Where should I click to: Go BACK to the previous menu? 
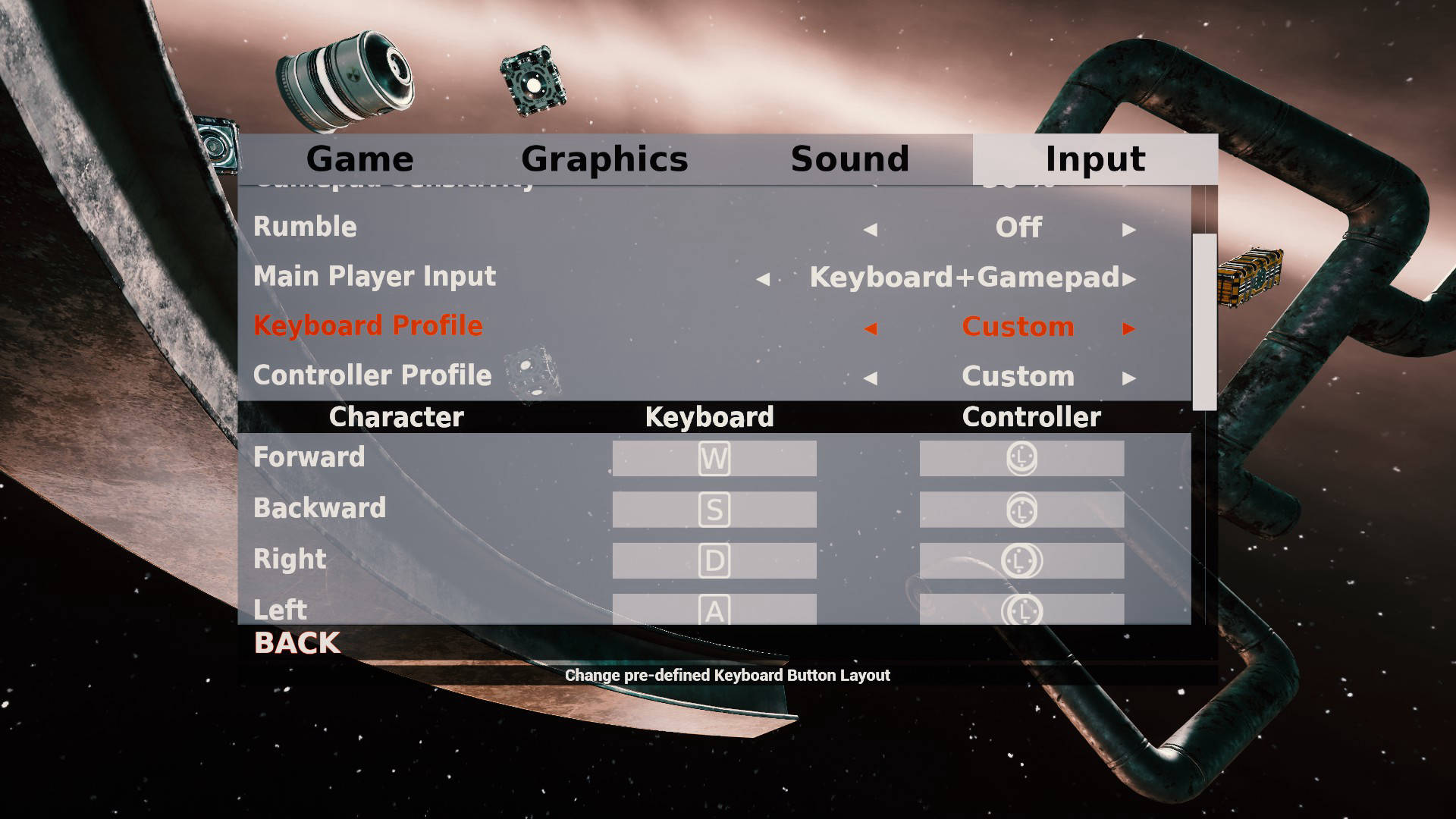pos(297,643)
